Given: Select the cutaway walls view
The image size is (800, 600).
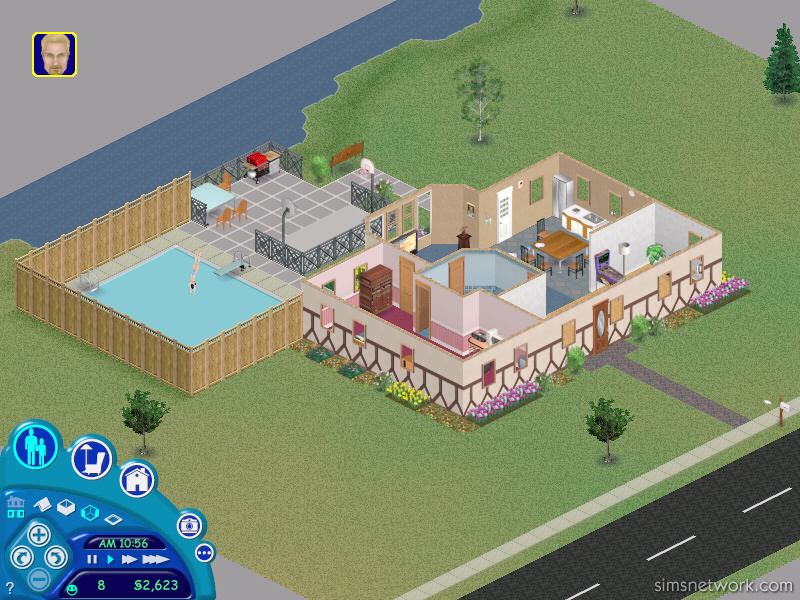Looking at the screenshot, I should click(89, 513).
